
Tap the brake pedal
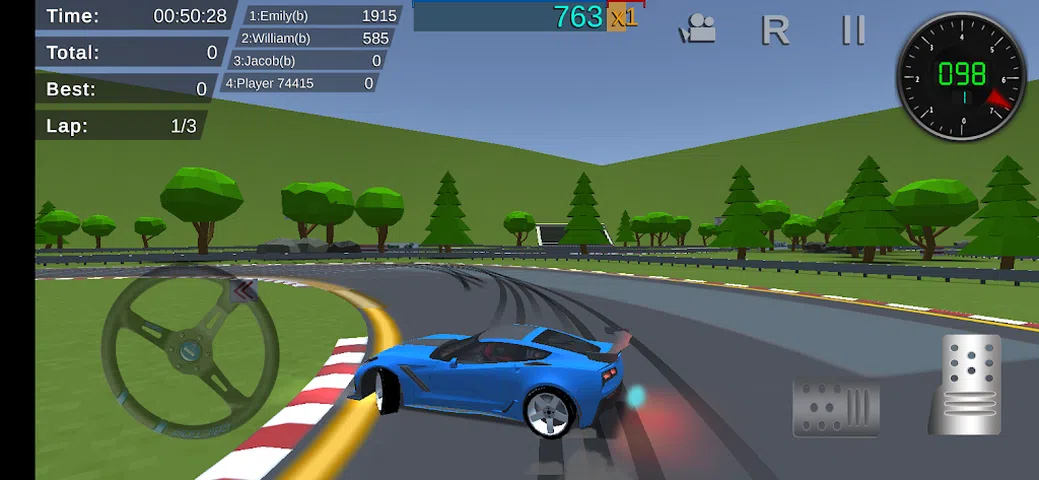[835, 407]
